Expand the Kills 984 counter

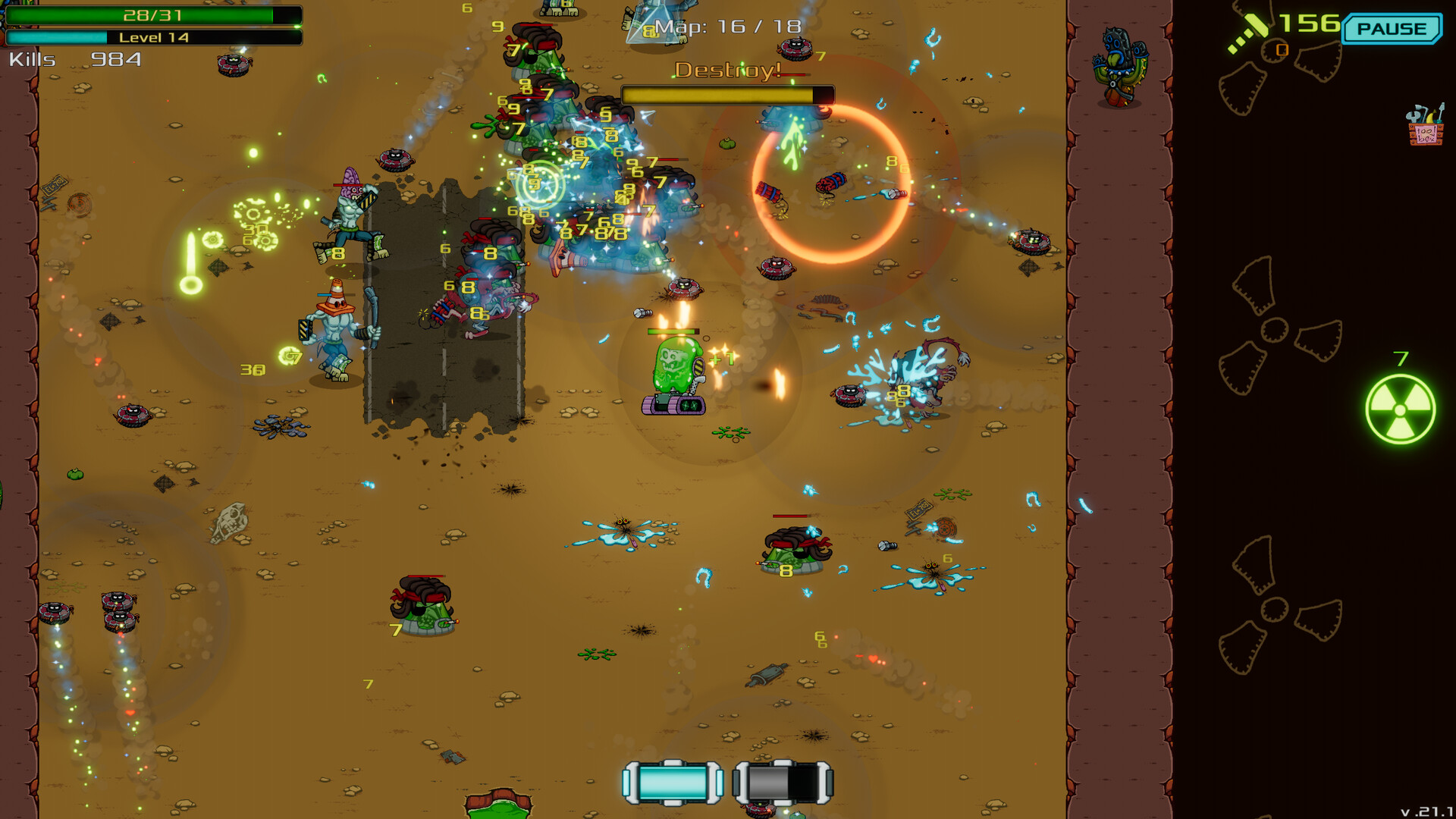[76, 57]
